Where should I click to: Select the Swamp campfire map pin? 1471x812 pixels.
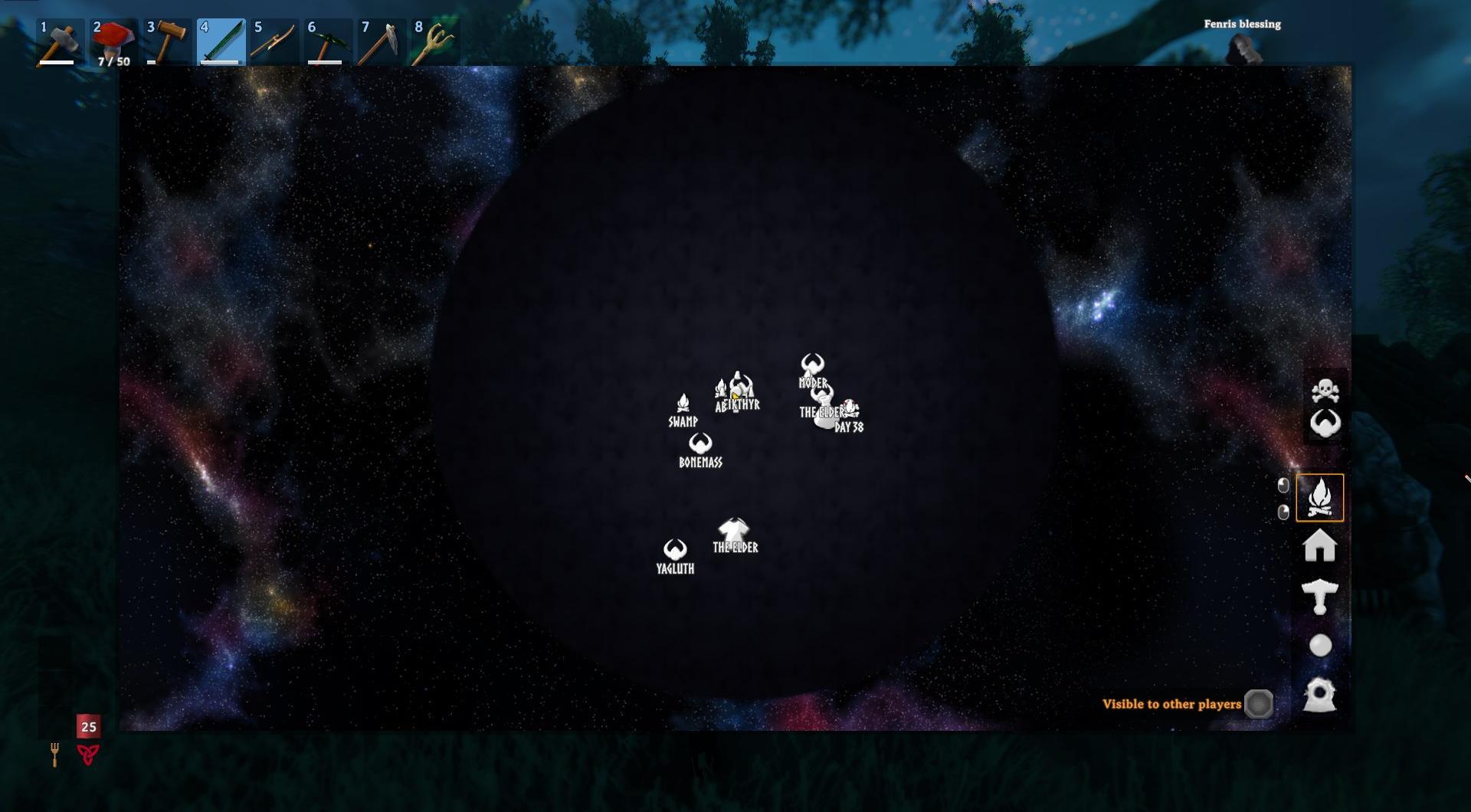683,404
